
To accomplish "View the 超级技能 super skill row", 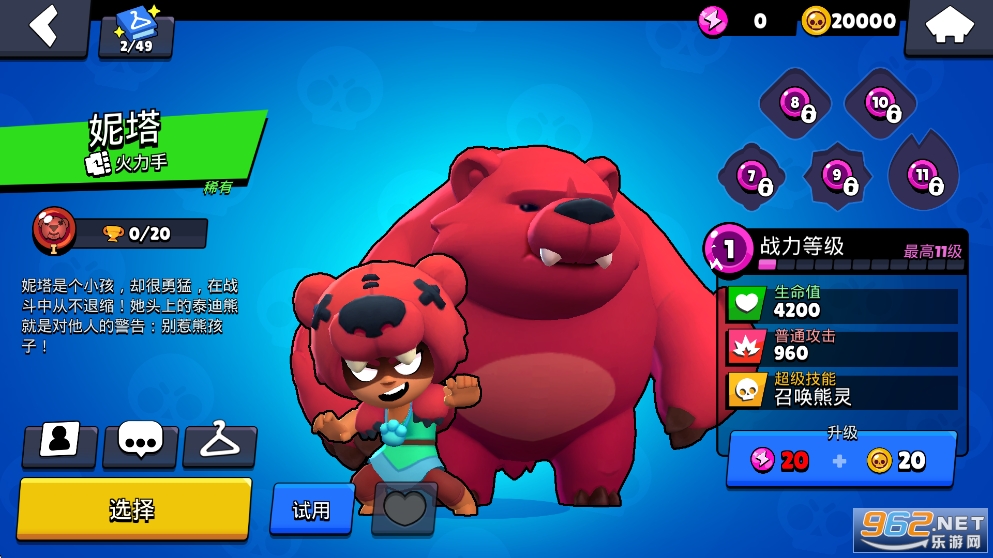I will [x=842, y=389].
